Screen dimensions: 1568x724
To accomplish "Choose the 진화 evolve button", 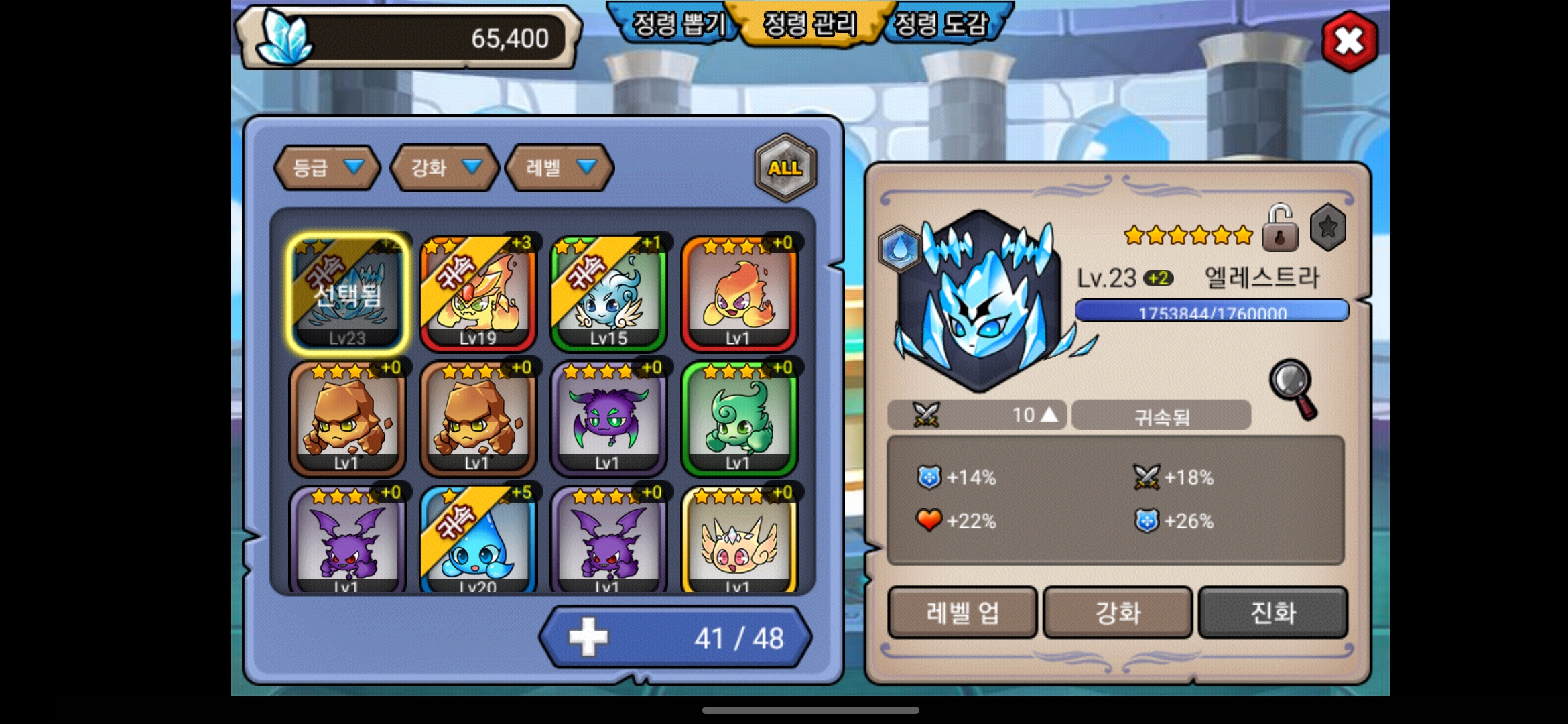I will click(x=1272, y=613).
